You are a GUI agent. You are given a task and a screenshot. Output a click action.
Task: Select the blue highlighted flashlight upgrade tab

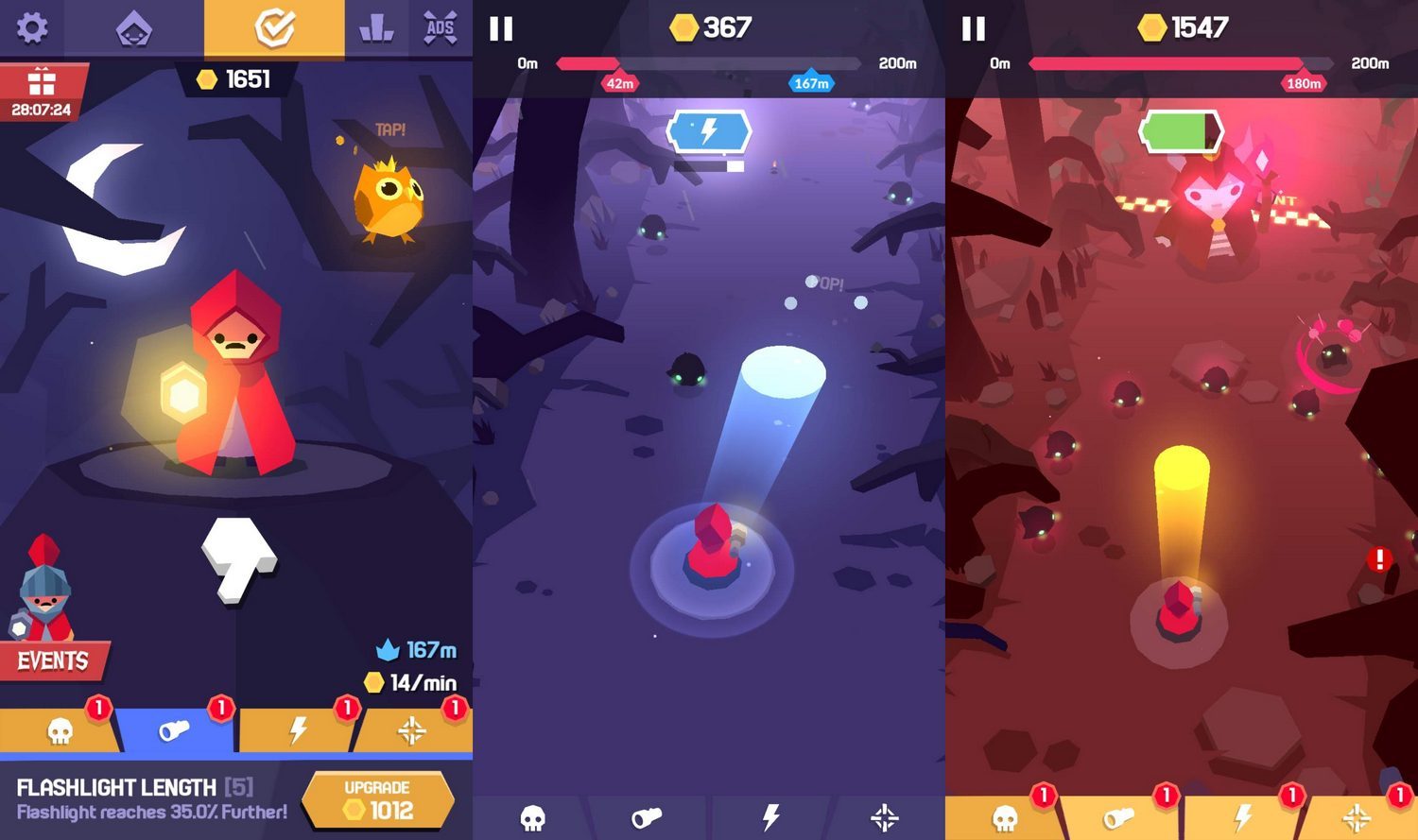[176, 730]
